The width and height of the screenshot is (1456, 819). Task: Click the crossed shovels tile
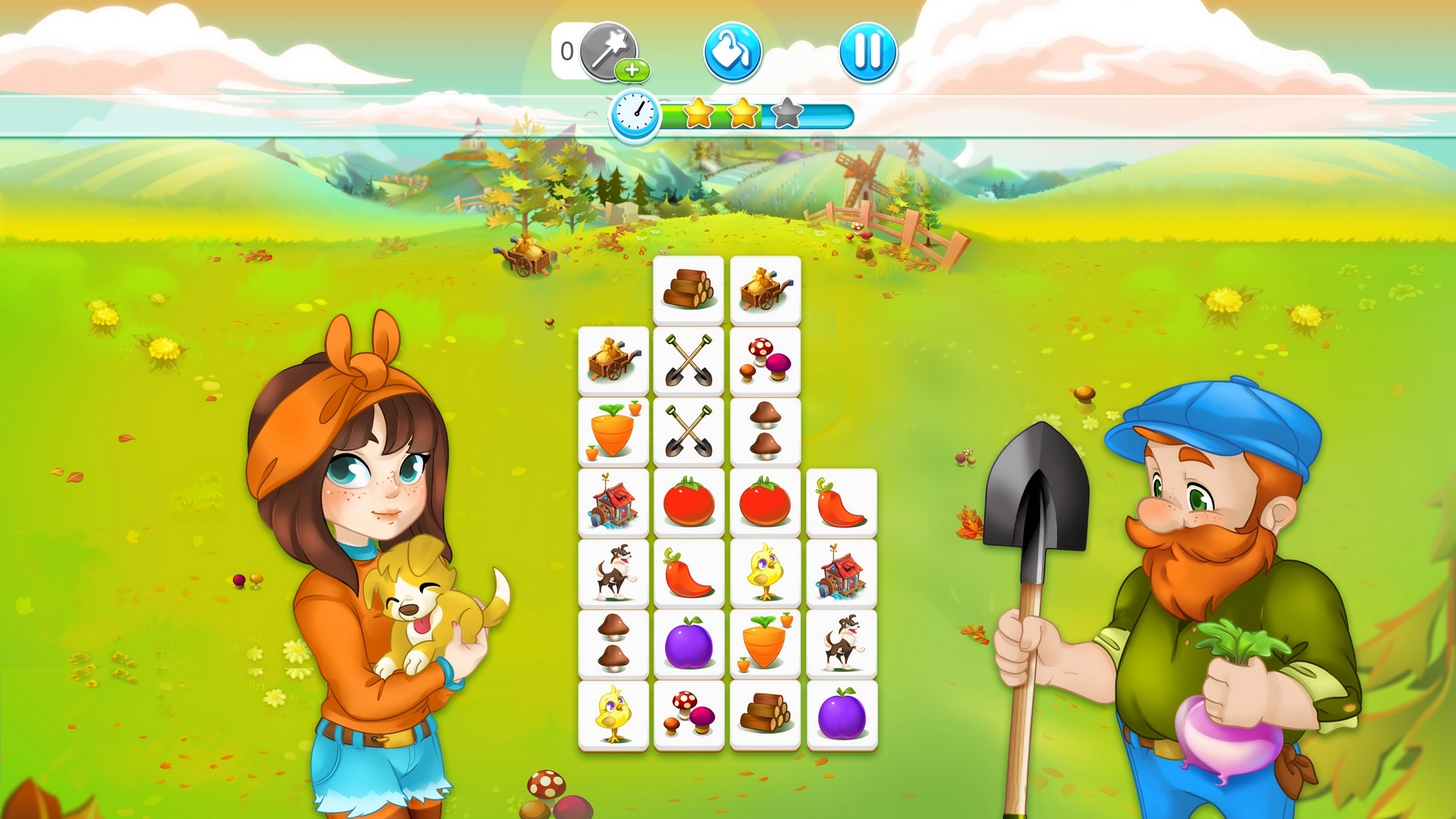[689, 360]
